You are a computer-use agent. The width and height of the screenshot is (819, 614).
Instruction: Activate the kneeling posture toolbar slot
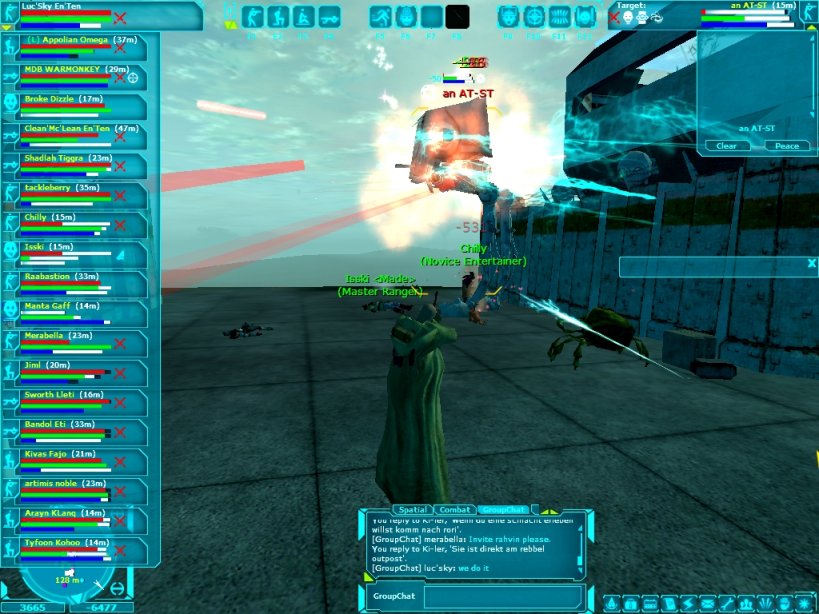(x=277, y=17)
